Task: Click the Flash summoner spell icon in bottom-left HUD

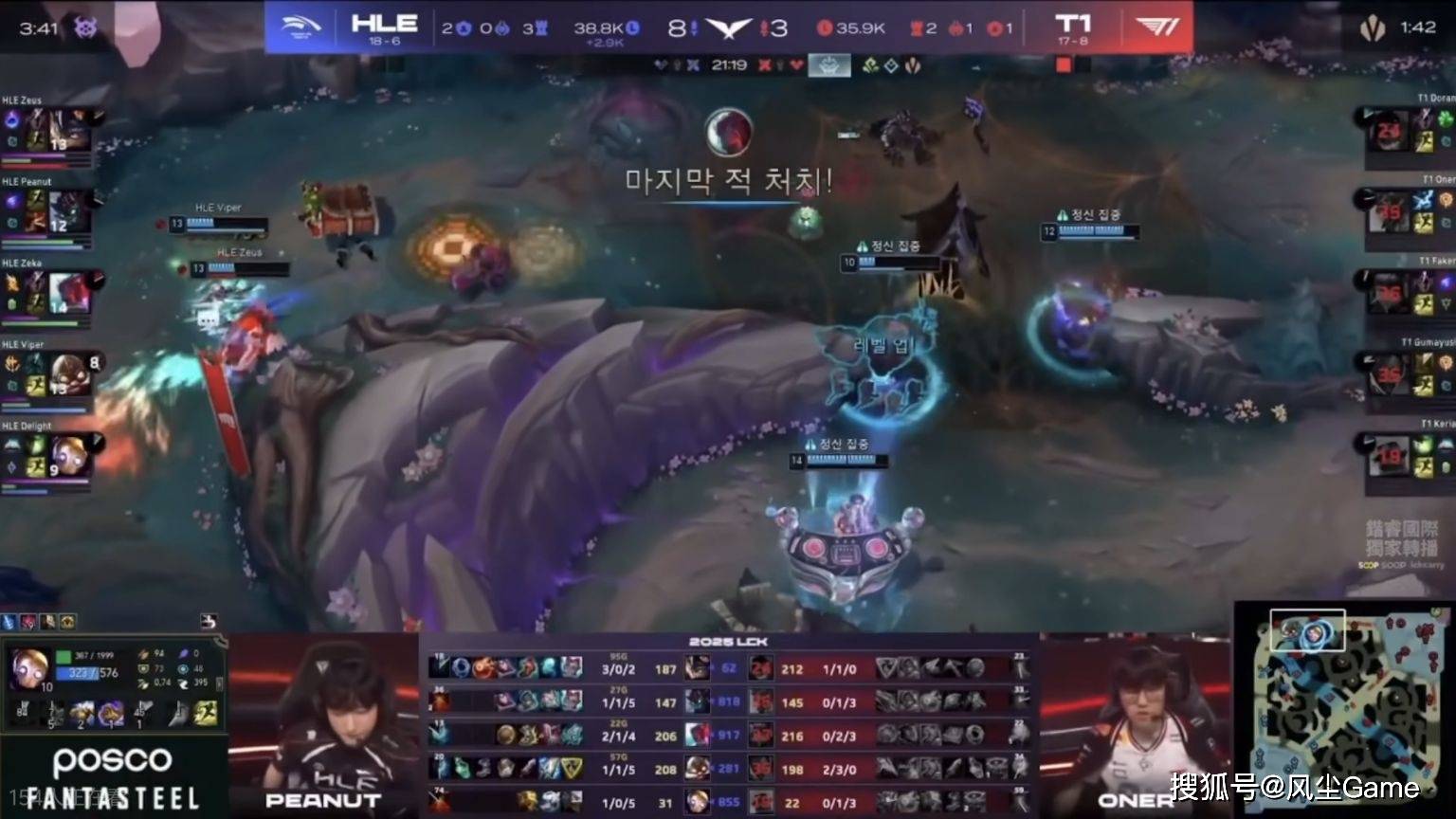Action: click(x=204, y=714)
